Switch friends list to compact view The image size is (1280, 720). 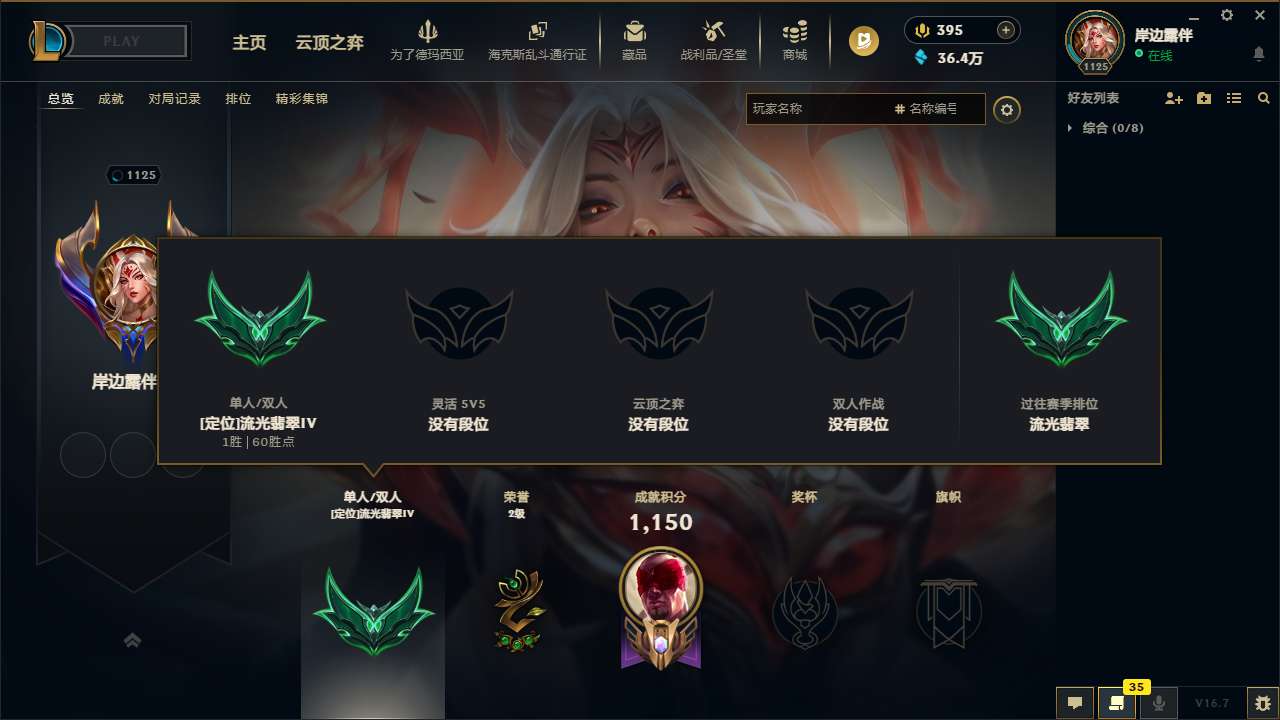click(x=1234, y=98)
